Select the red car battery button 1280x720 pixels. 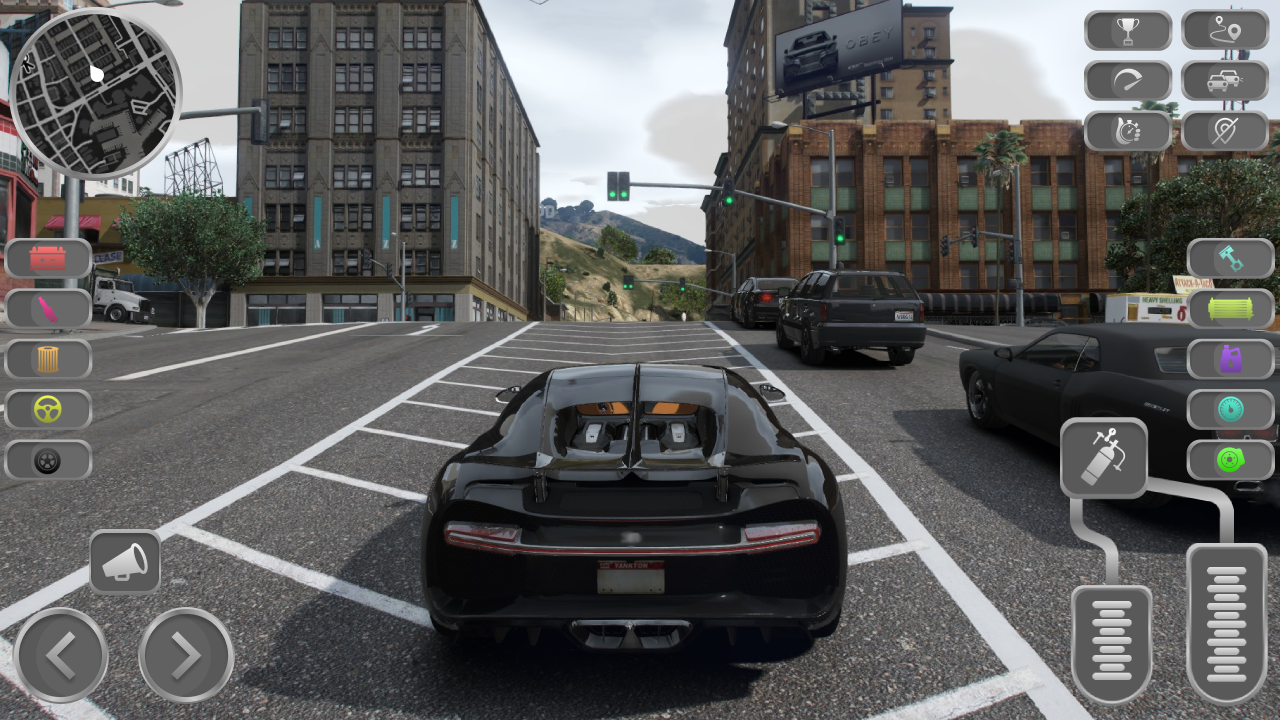click(48, 259)
